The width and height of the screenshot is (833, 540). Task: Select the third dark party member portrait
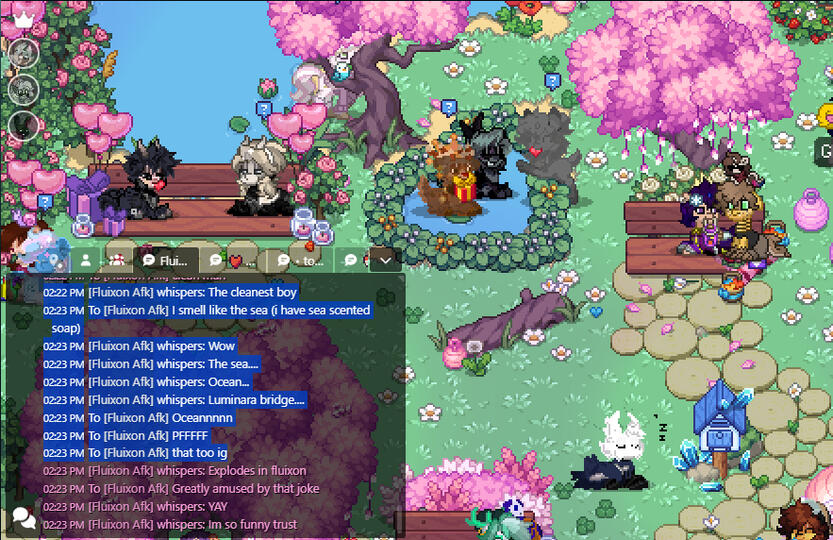[23, 126]
